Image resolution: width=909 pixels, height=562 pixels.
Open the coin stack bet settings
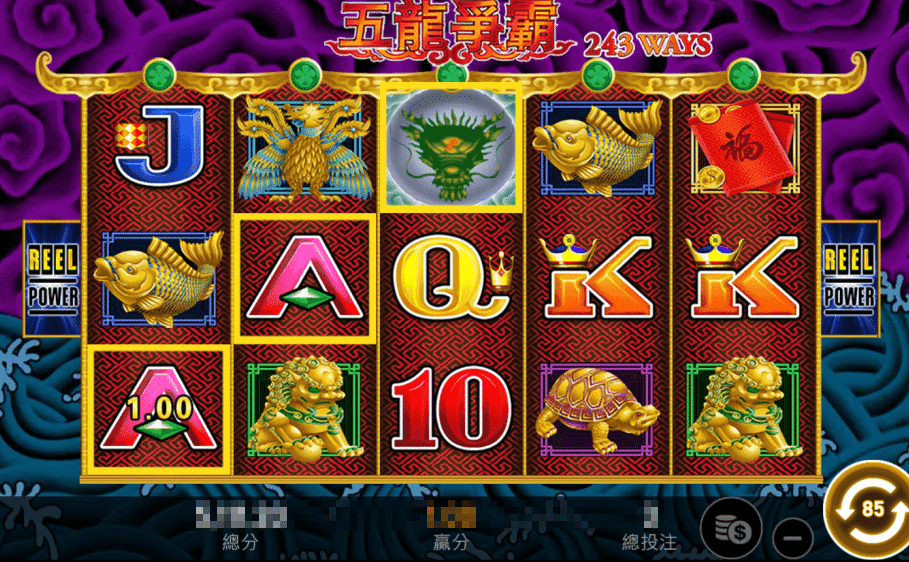729,529
